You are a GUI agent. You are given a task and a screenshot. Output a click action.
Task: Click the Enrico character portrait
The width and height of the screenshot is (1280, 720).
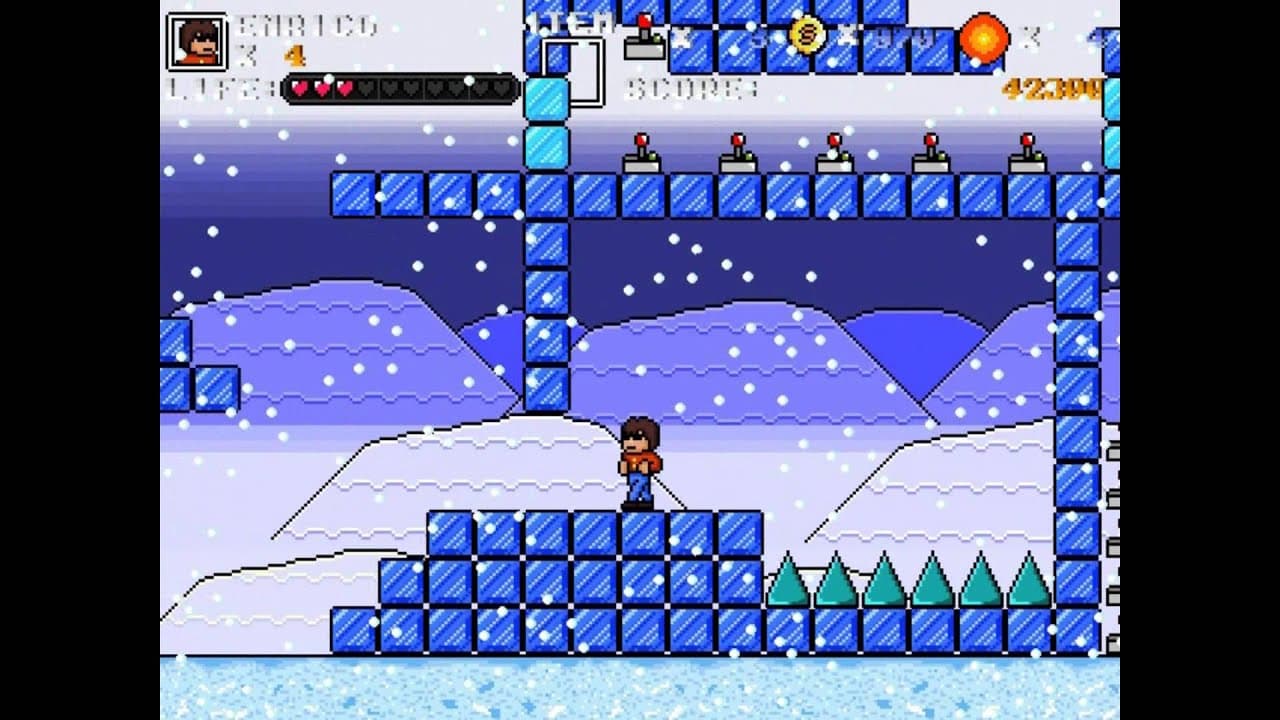tap(197, 42)
